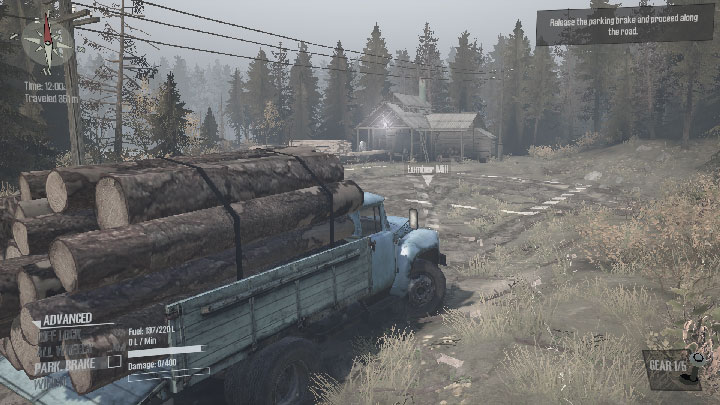Toggle the Park. Brake checkbox
This screenshot has width=720, height=405.
point(115,362)
